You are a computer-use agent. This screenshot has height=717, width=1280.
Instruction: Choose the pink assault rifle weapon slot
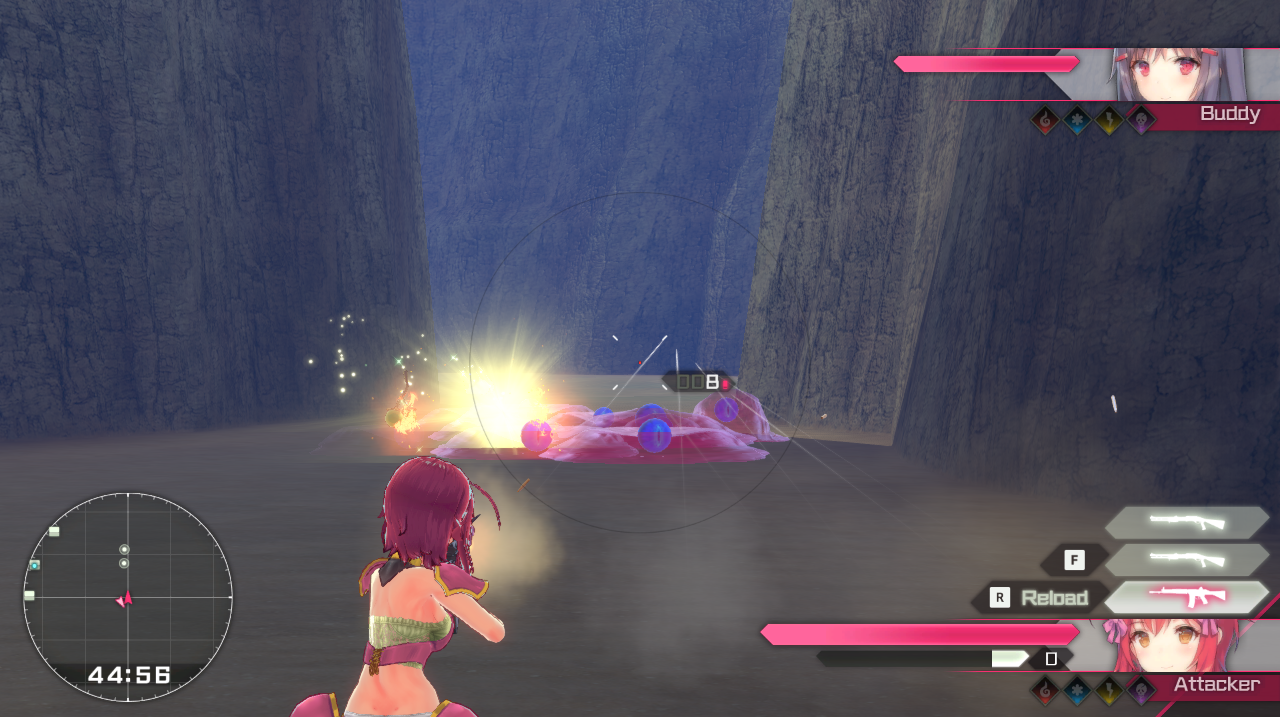[1186, 597]
